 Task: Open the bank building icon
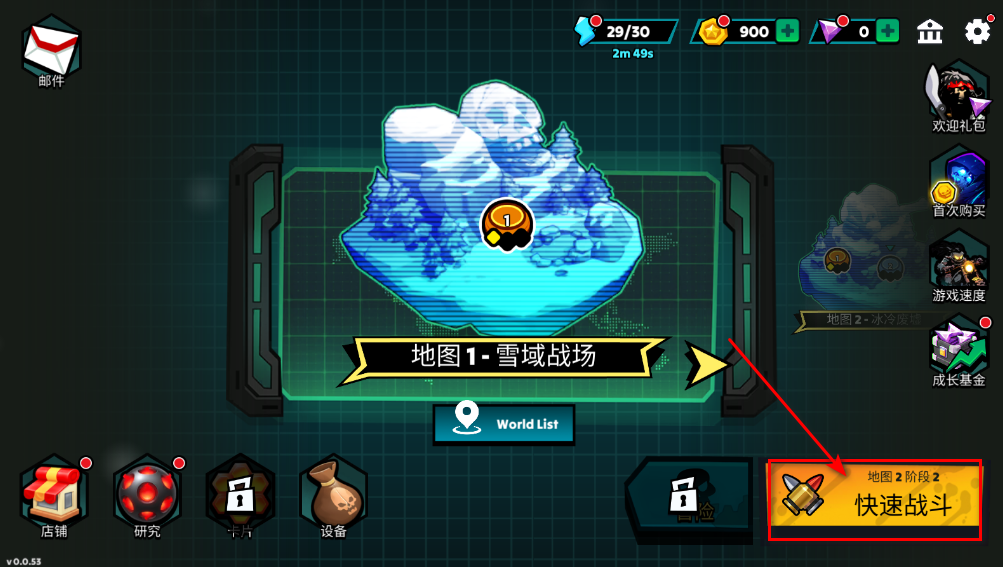[930, 31]
